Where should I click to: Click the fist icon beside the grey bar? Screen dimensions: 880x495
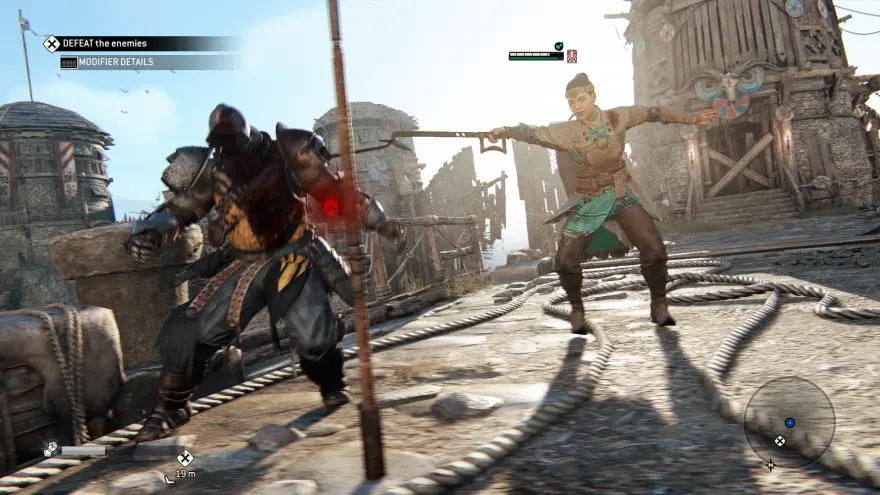(50, 450)
